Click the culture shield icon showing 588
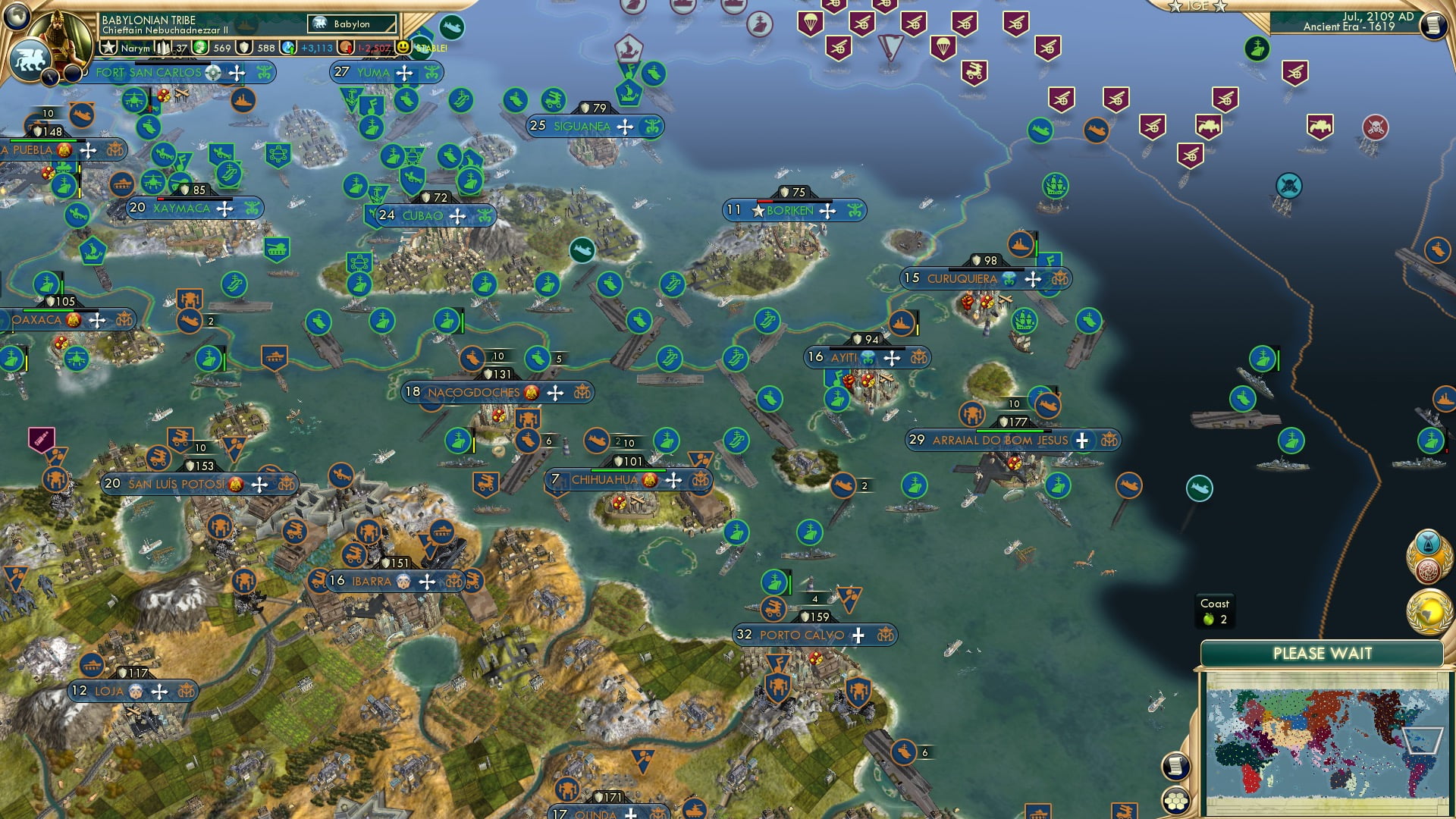 243,47
